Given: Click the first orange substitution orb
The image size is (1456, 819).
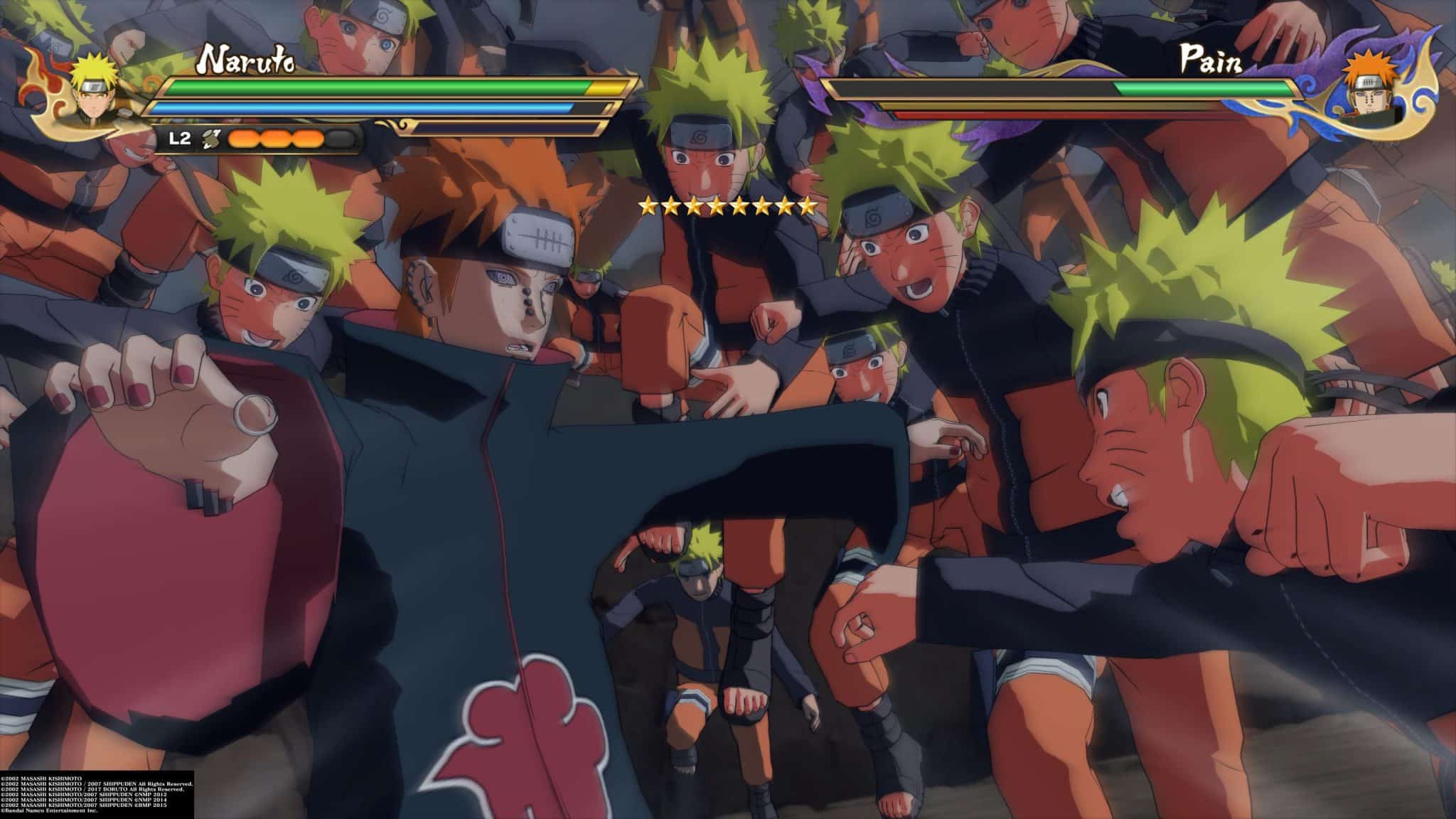Looking at the screenshot, I should tap(242, 139).
